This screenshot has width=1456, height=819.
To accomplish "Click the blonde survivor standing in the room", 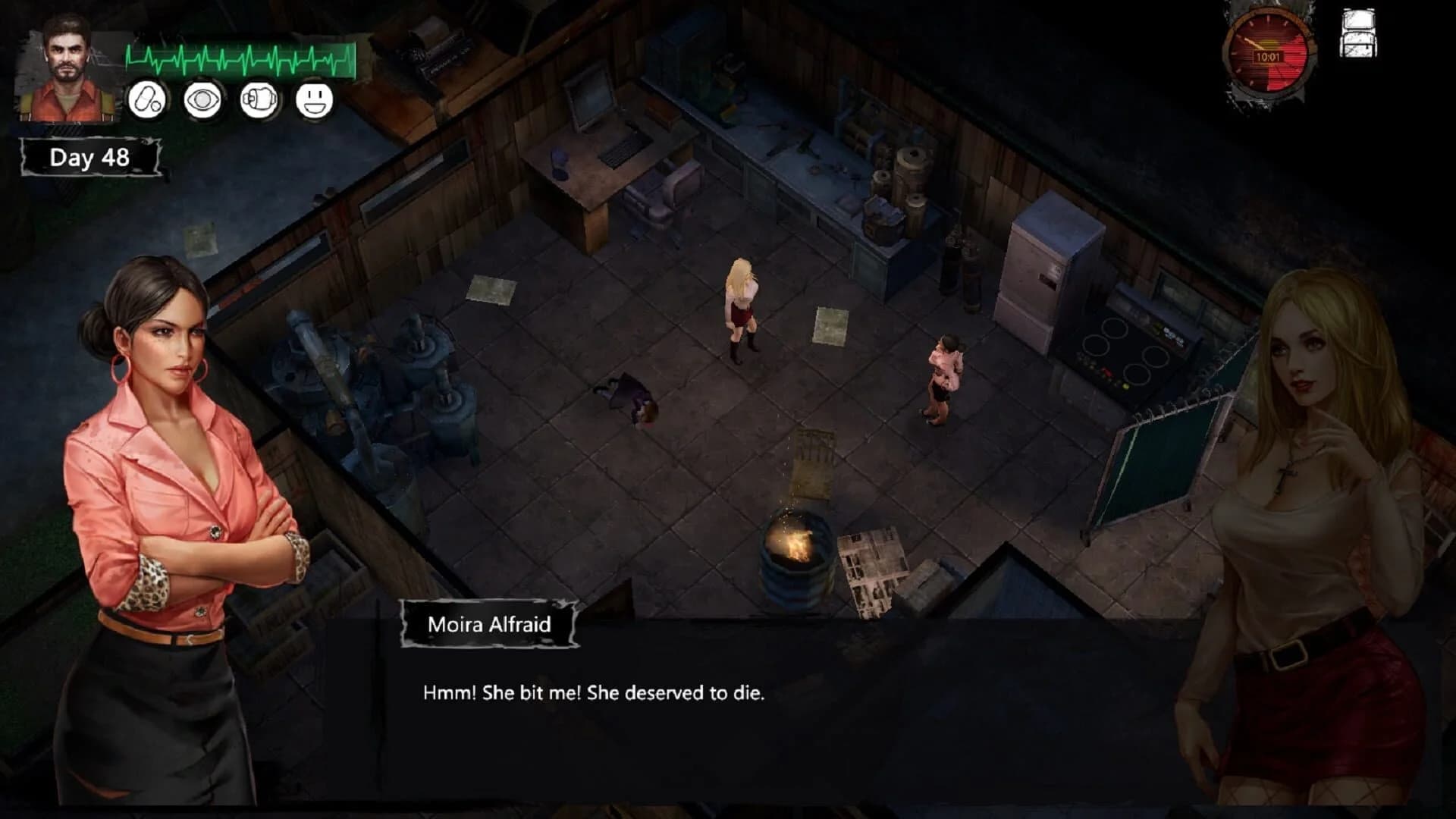I will pyautogui.click(x=739, y=303).
